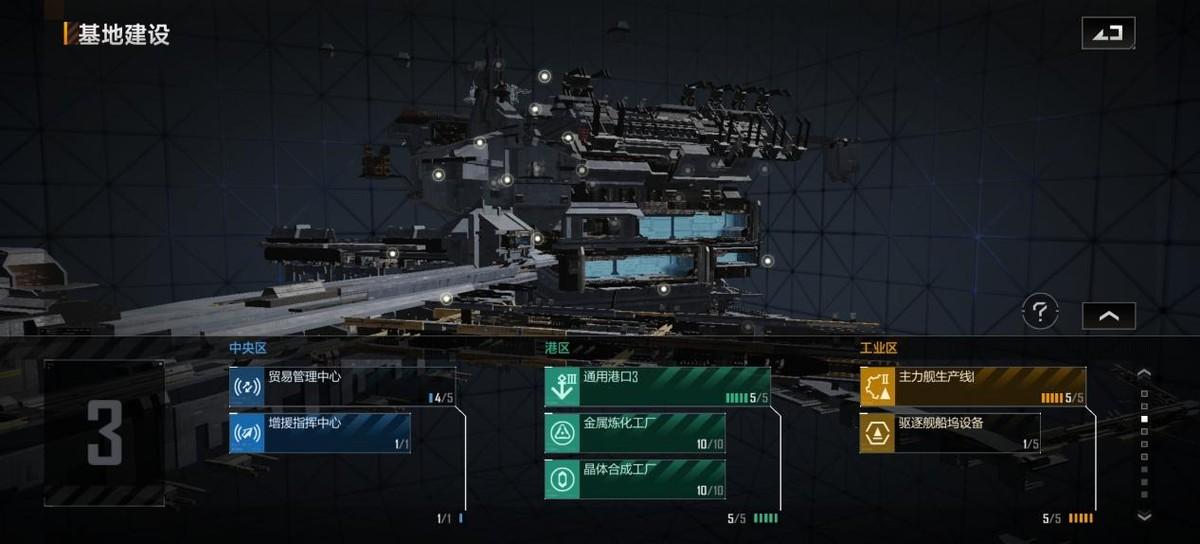Image resolution: width=1200 pixels, height=544 pixels.
Task: Click the scroll-down chevron on the right level list
Action: pyautogui.click(x=1145, y=516)
